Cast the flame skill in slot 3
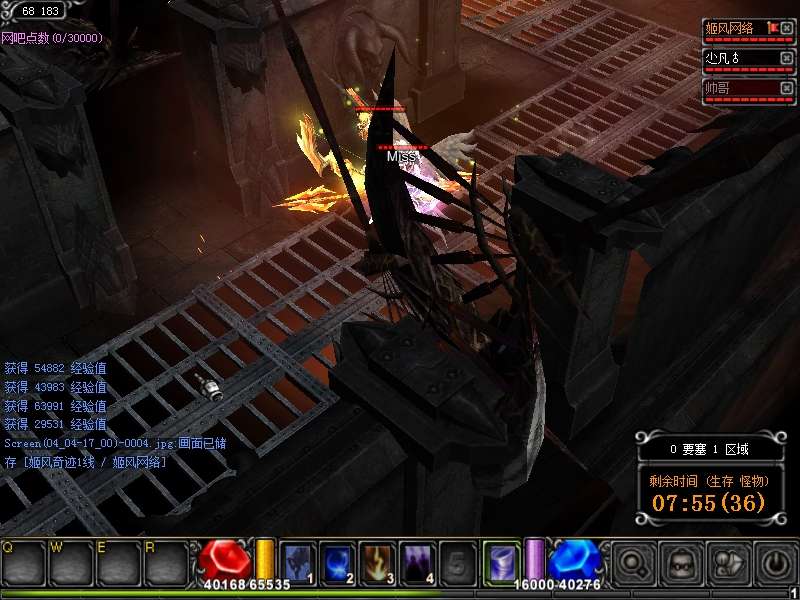 [378, 562]
